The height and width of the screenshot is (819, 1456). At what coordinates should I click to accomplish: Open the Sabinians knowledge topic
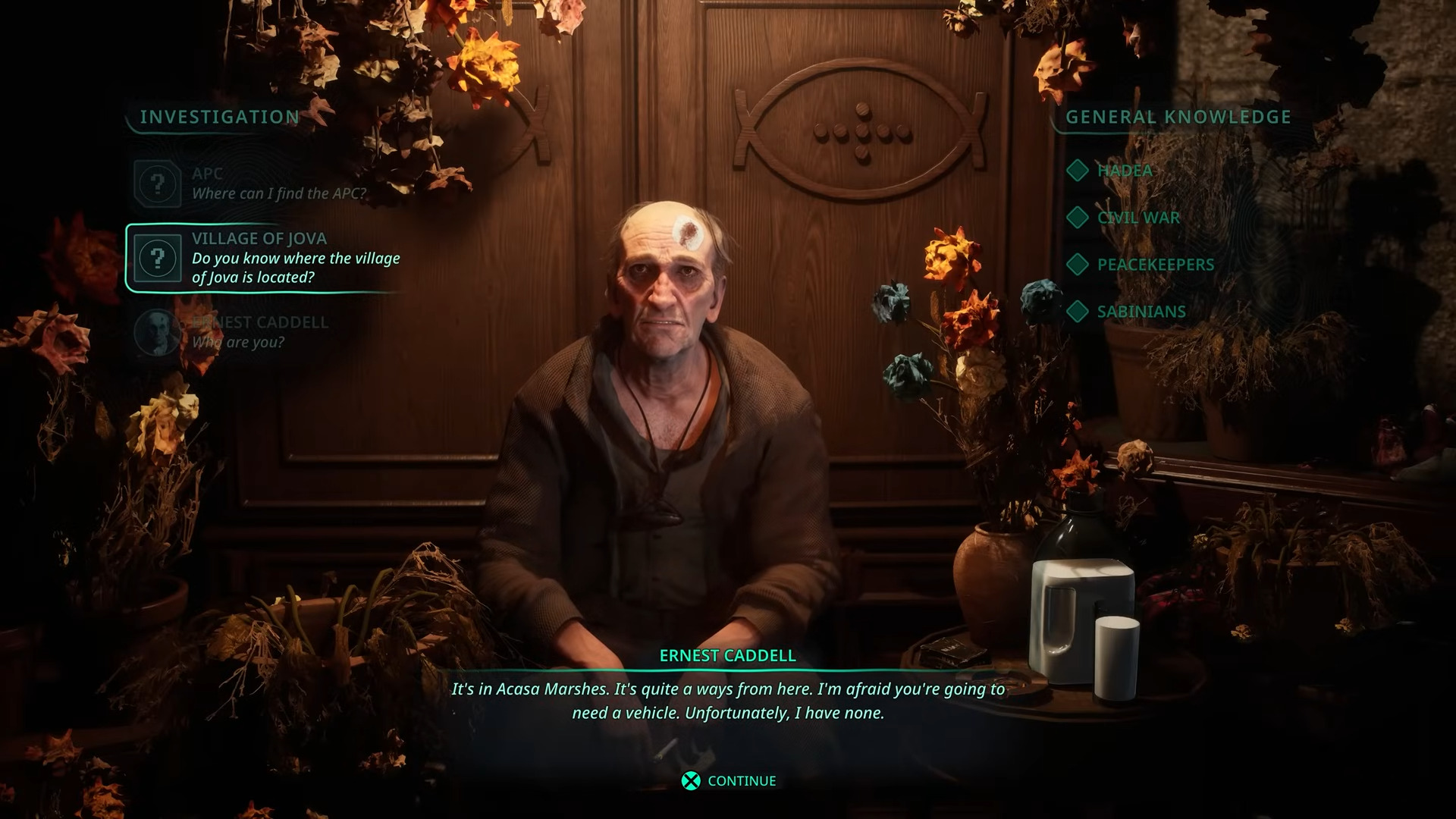click(1141, 312)
